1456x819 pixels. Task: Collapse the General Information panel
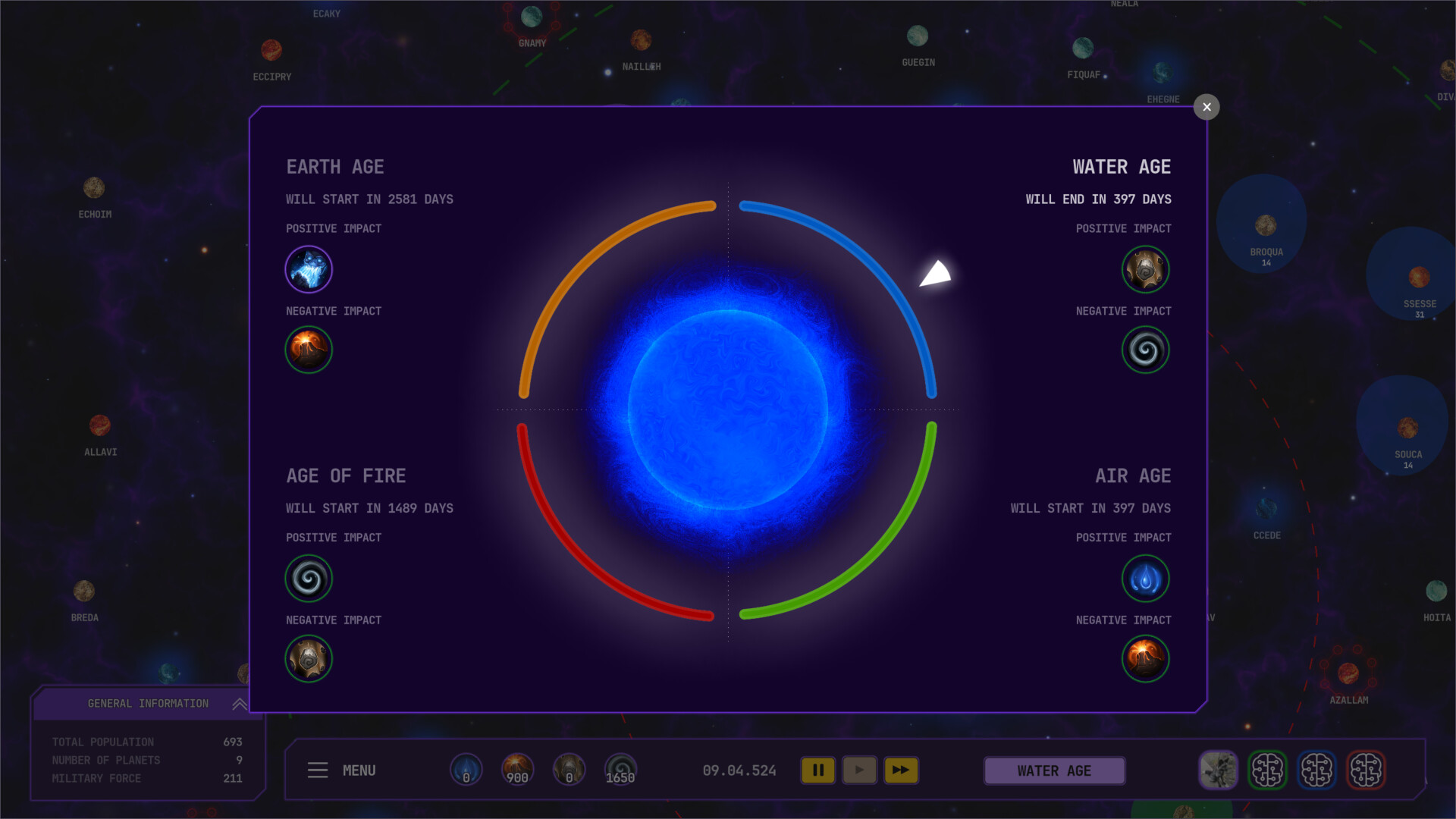click(x=239, y=703)
